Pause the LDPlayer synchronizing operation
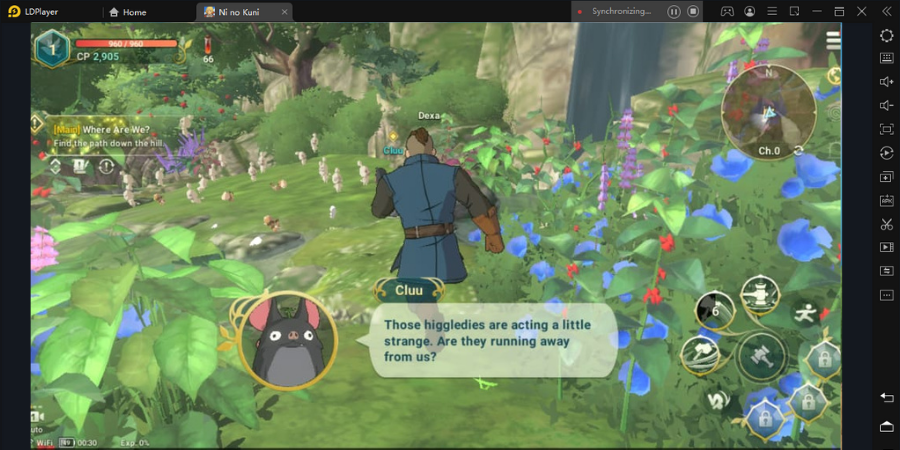The image size is (900, 450). coord(673,12)
